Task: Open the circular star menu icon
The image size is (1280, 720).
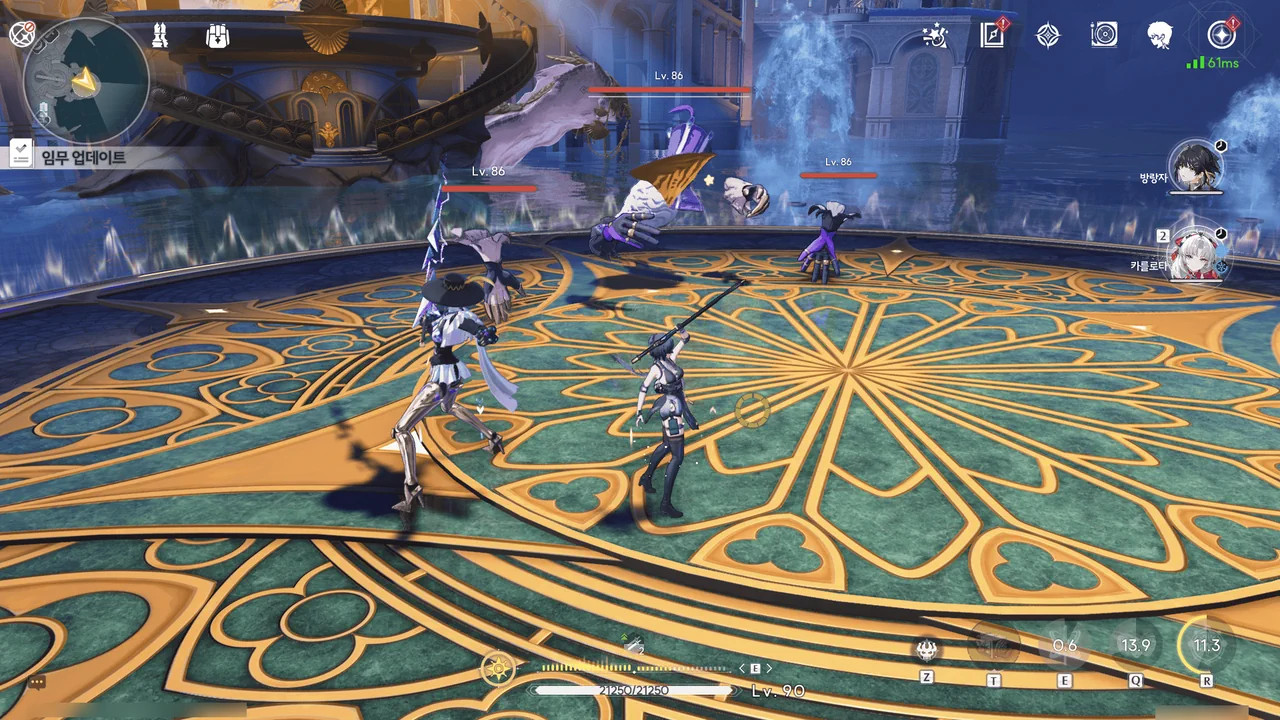Action: pos(1220,35)
